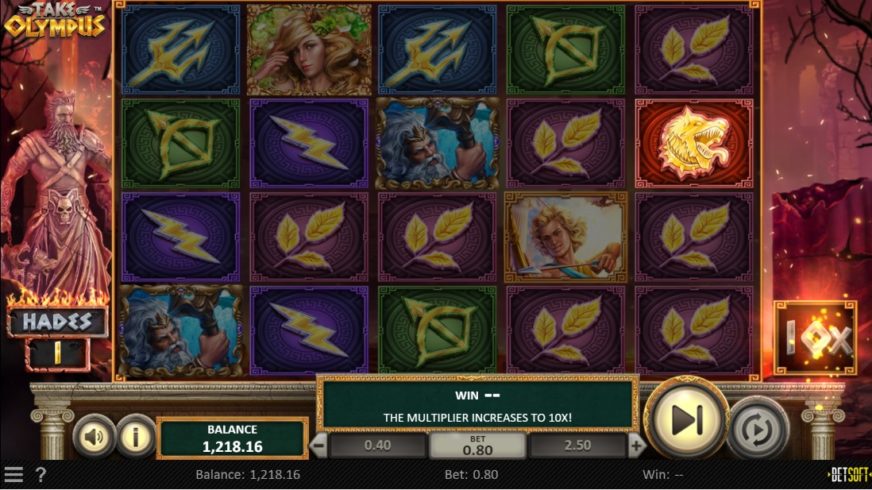Open the autoplay options

click(x=758, y=431)
